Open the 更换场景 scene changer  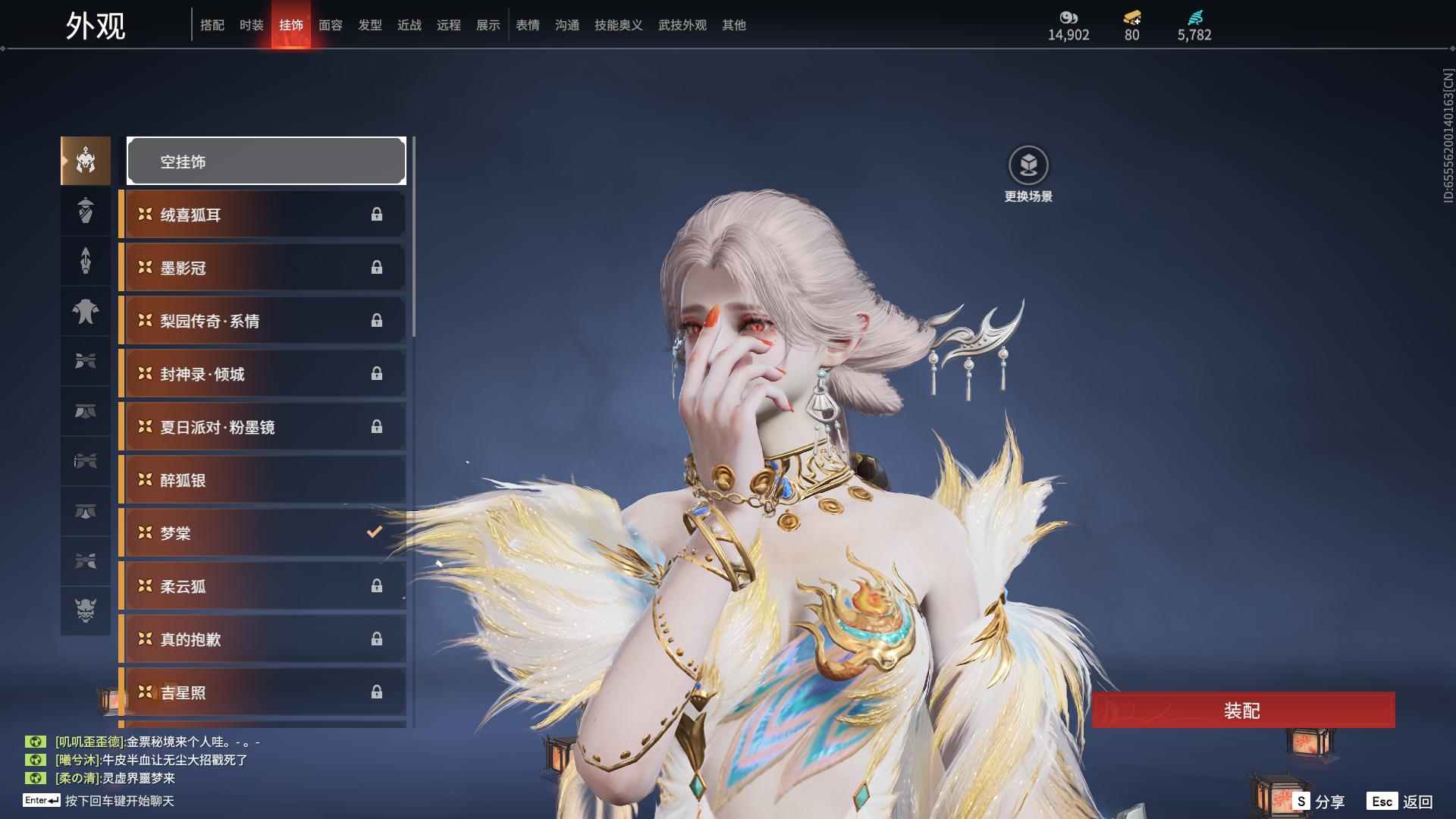pos(1028,174)
